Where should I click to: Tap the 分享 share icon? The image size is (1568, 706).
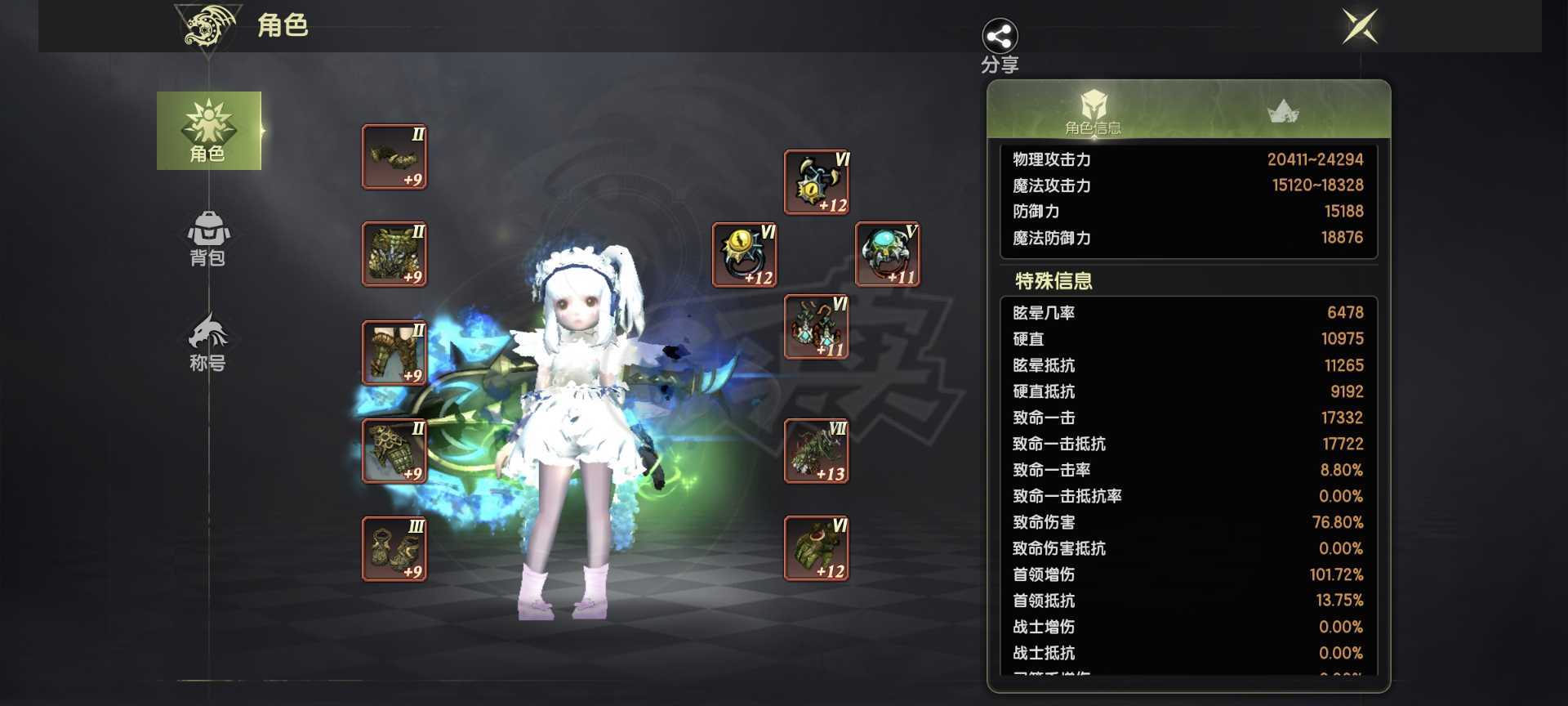(1000, 37)
